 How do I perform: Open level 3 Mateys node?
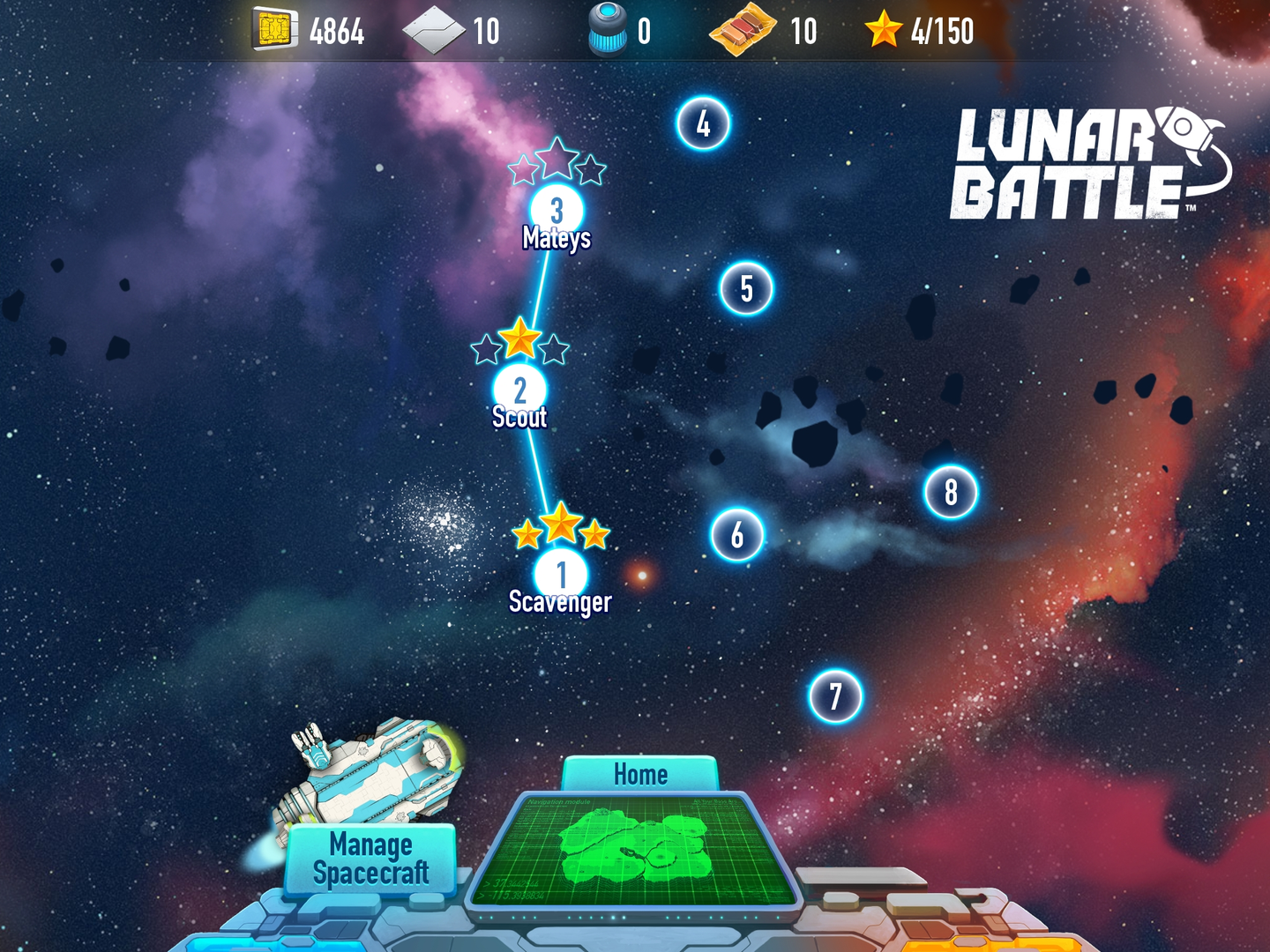pyautogui.click(x=557, y=210)
